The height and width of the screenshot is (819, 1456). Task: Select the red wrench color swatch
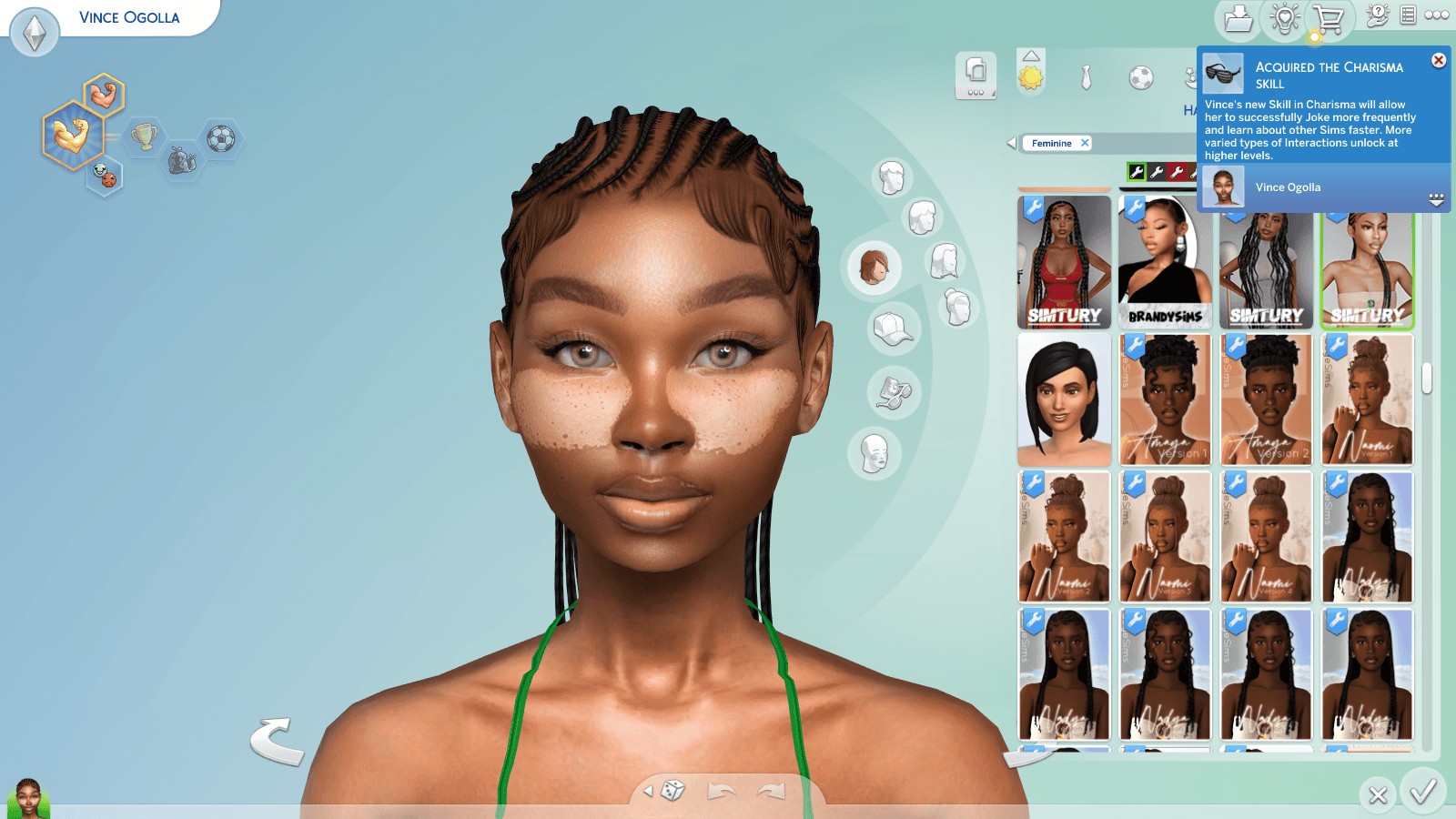pyautogui.click(x=1177, y=172)
